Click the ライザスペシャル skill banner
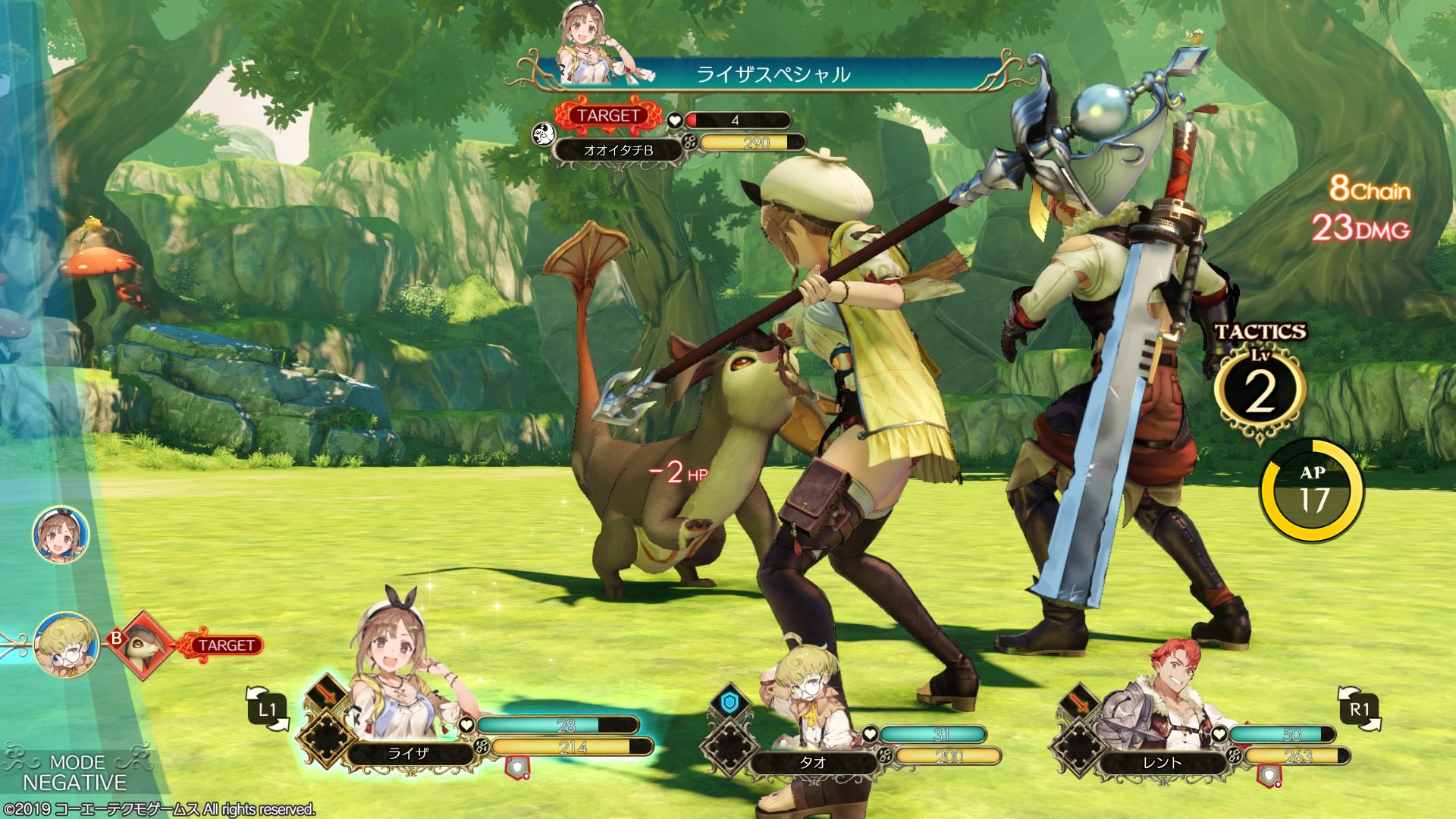Screen dimensions: 1456x819 click(773, 74)
